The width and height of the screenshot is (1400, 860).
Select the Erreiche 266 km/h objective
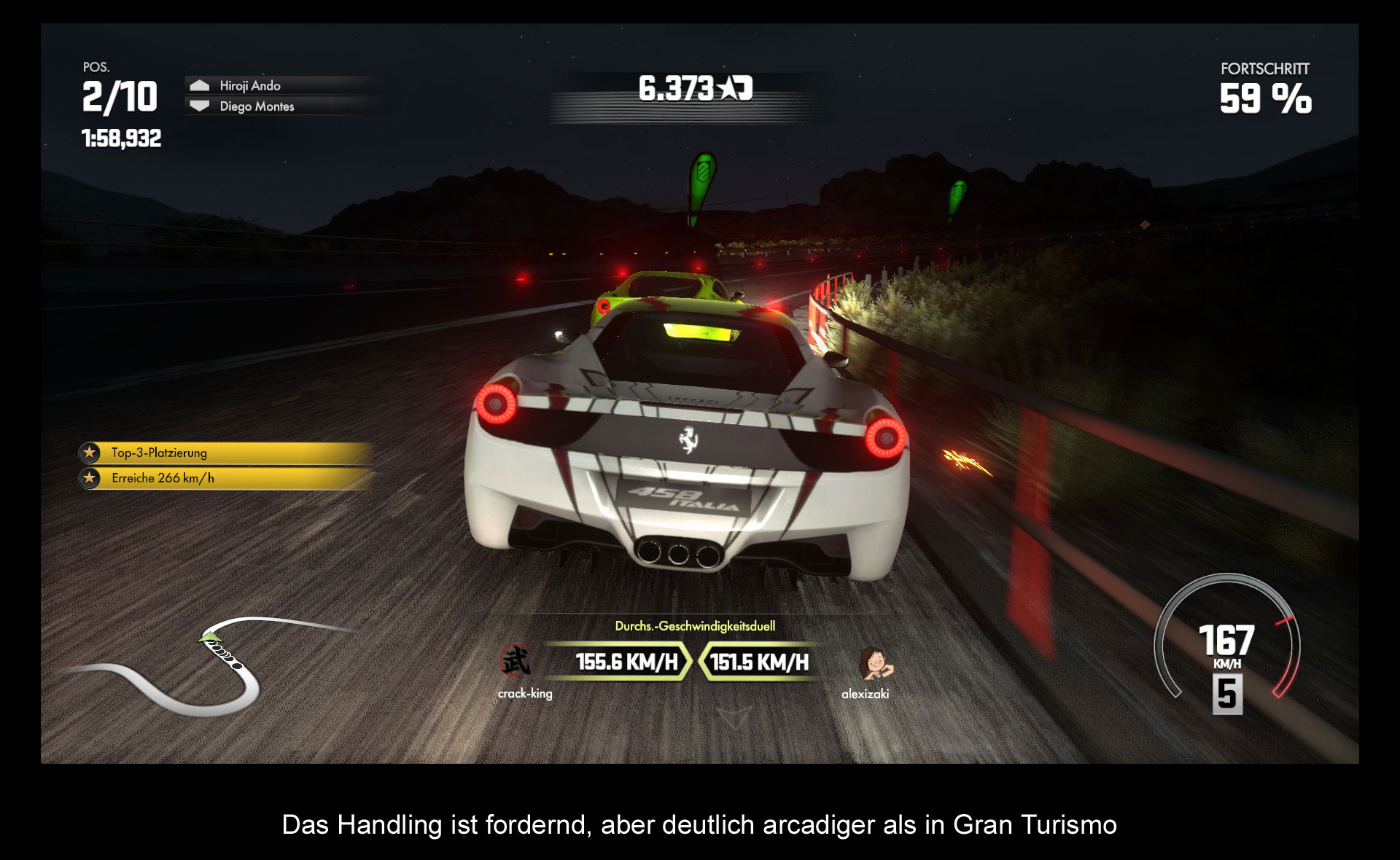(226, 479)
